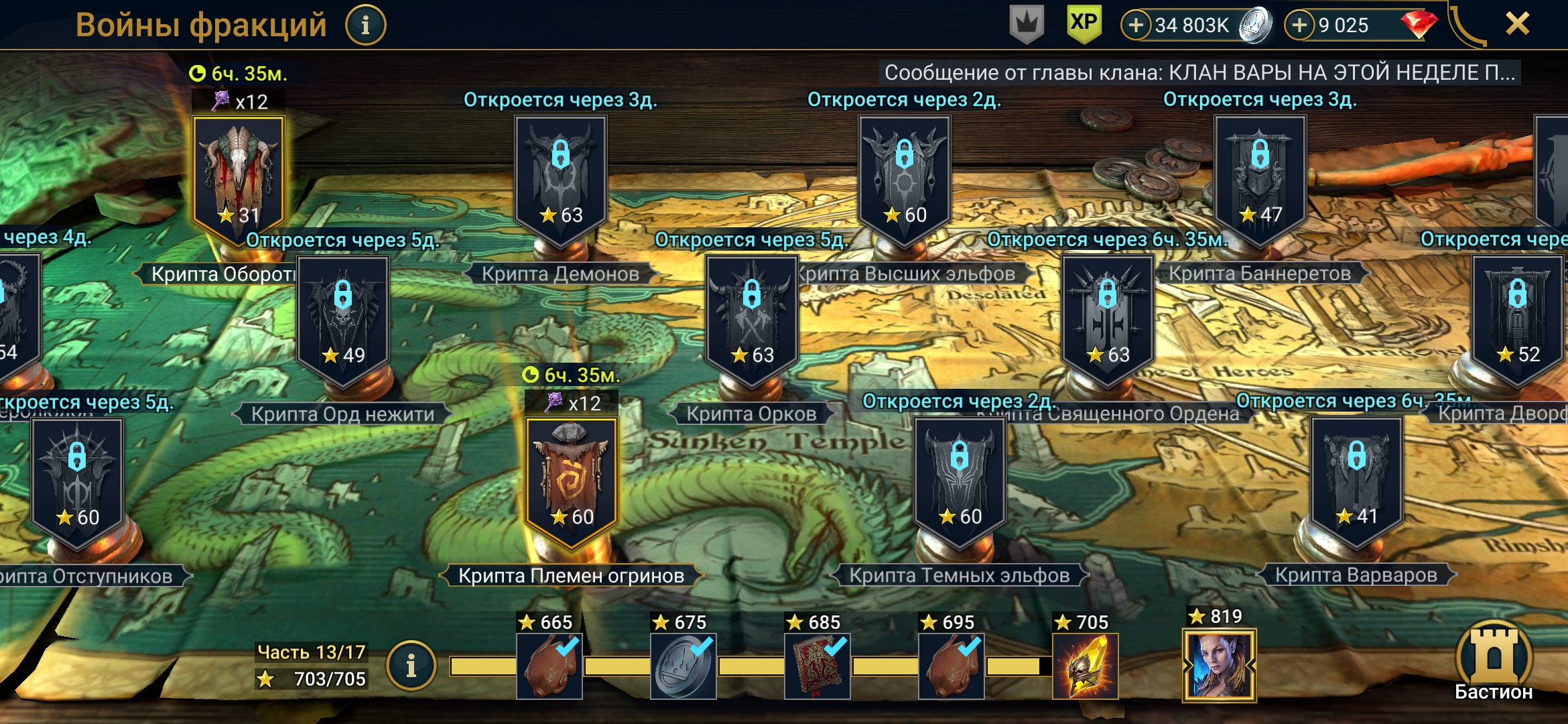Viewport: 1568px width, 724px height.
Task: Add gems with the plus button
Action: pyautogui.click(x=1299, y=25)
